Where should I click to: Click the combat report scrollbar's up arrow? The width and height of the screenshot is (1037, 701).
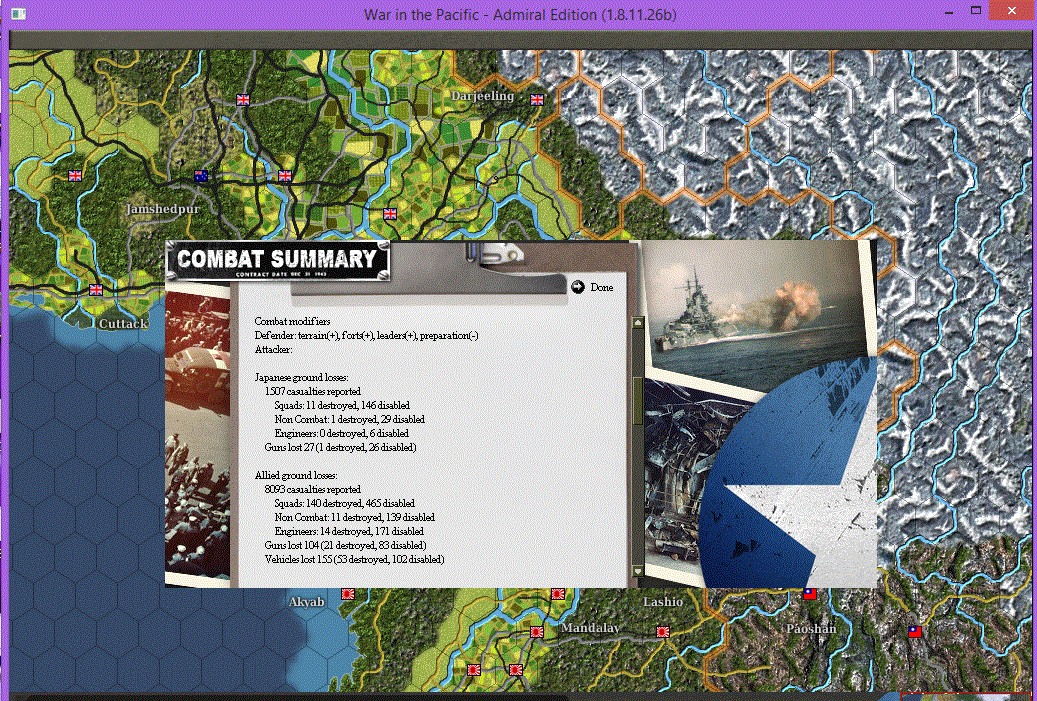[639, 323]
